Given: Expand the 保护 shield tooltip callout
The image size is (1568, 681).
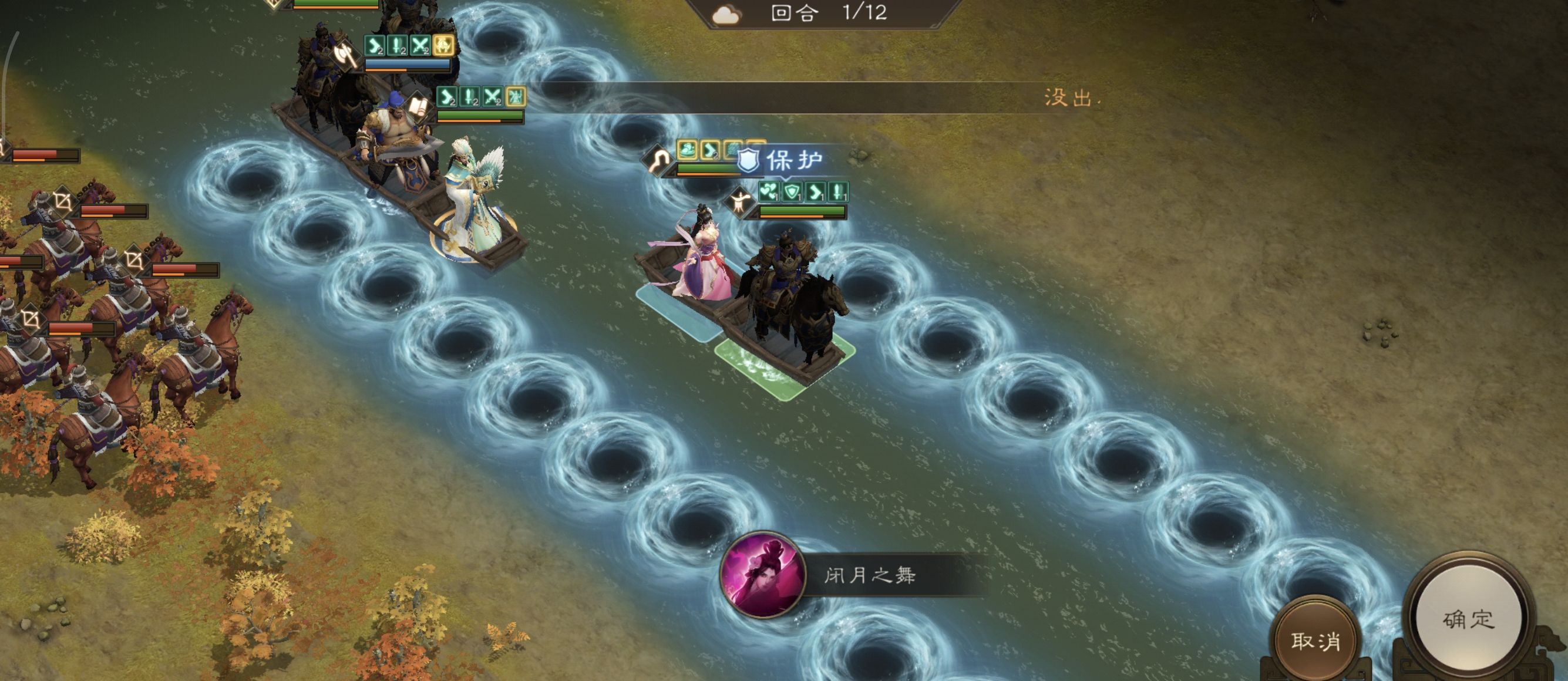Looking at the screenshot, I should (x=785, y=160).
